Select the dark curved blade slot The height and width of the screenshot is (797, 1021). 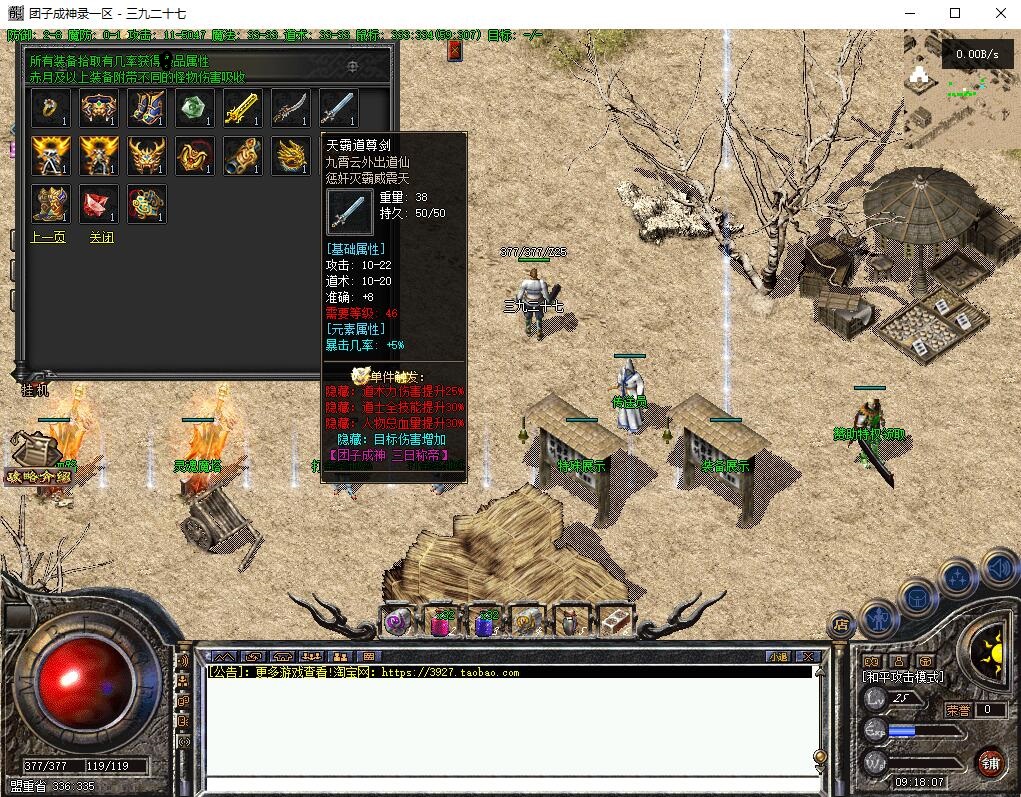coord(291,108)
